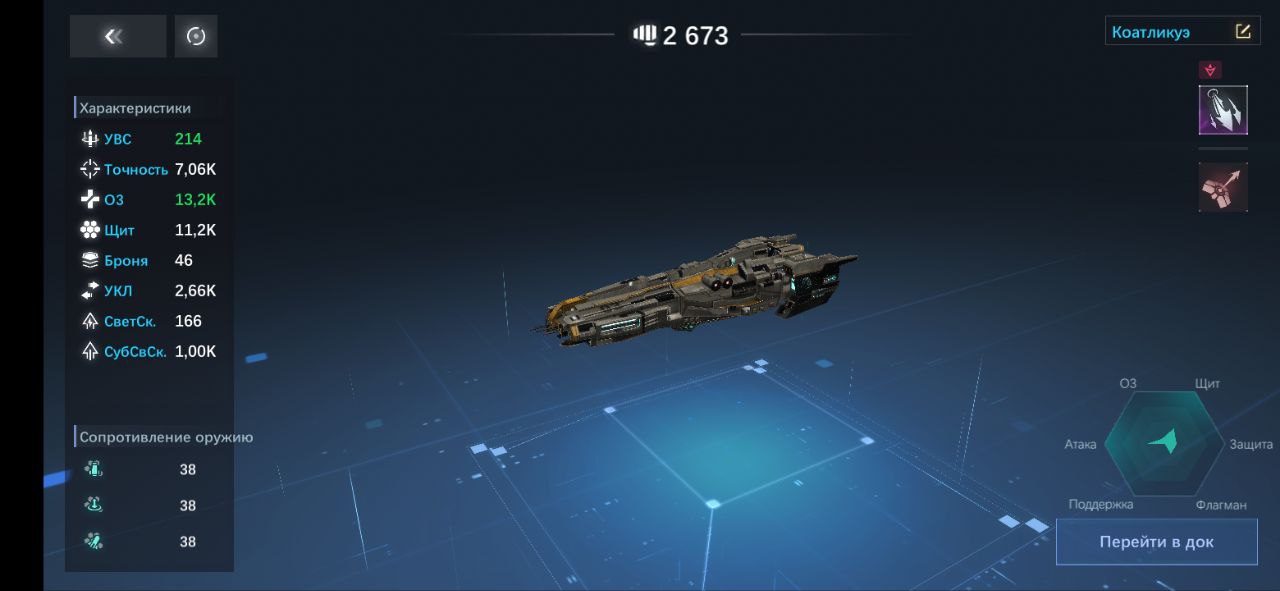Select the ship module icon with arrow
The width and height of the screenshot is (1280, 591).
click(x=1223, y=187)
